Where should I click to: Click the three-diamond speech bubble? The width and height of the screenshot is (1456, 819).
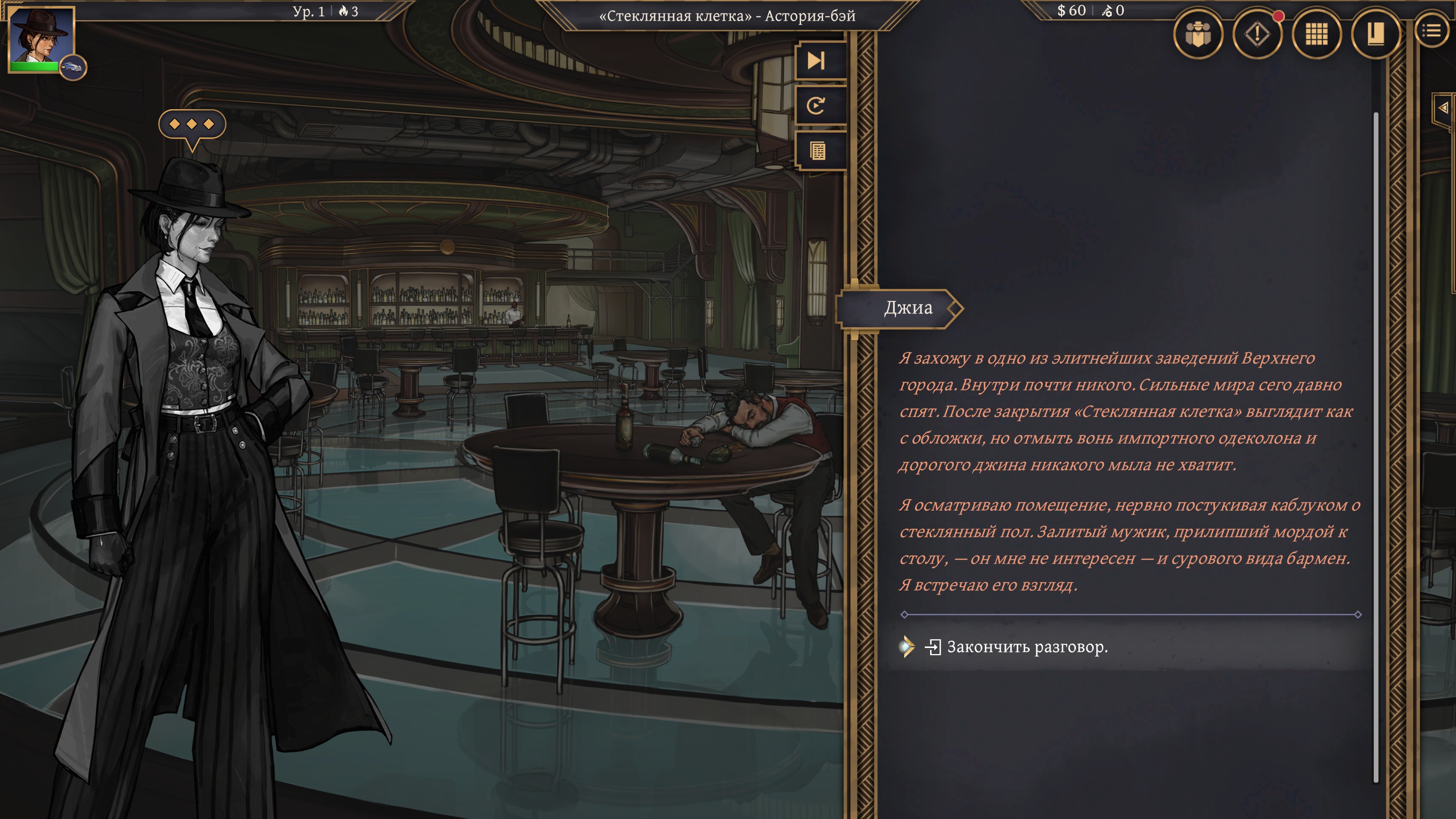coord(191,124)
